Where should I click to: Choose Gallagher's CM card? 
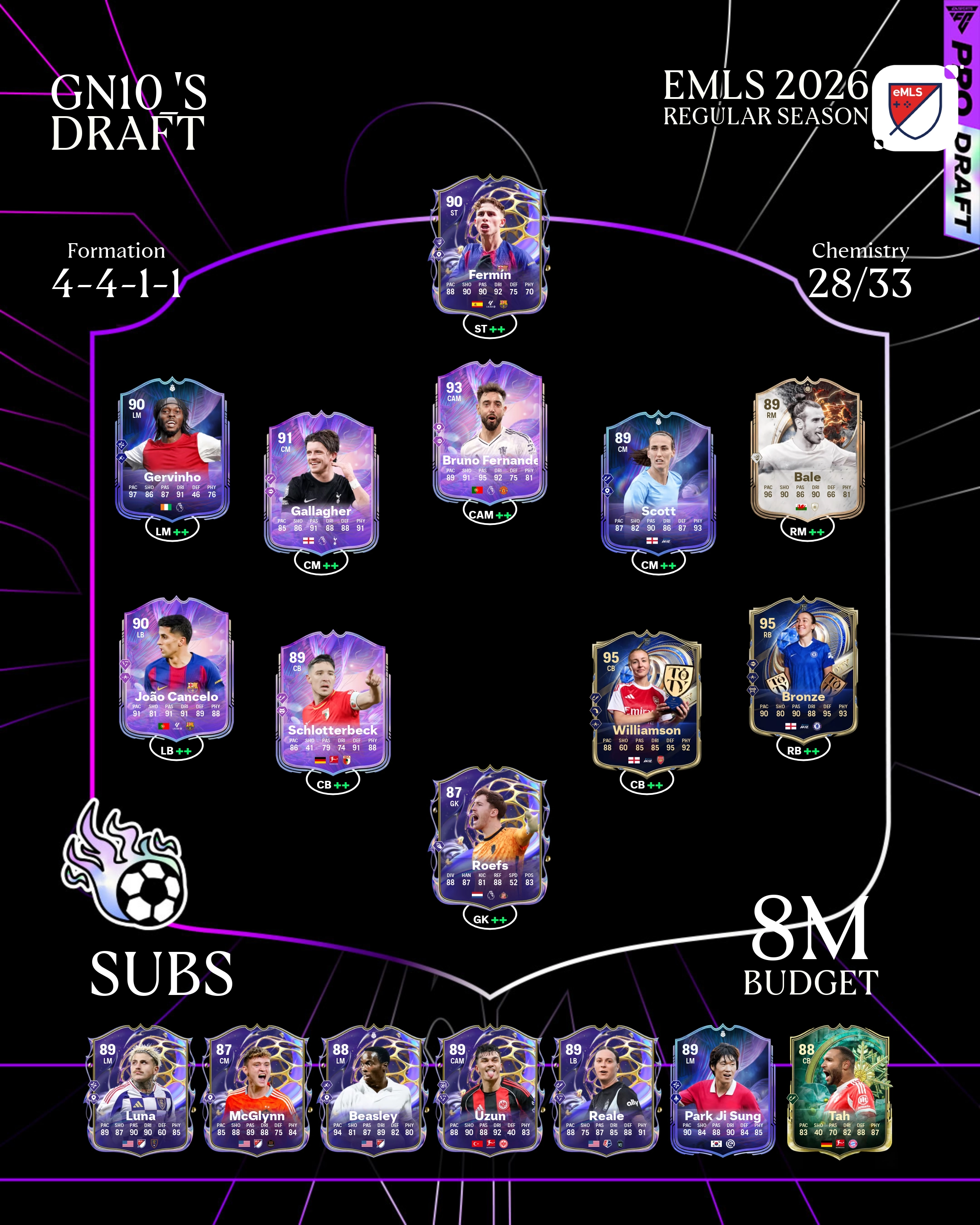(321, 483)
